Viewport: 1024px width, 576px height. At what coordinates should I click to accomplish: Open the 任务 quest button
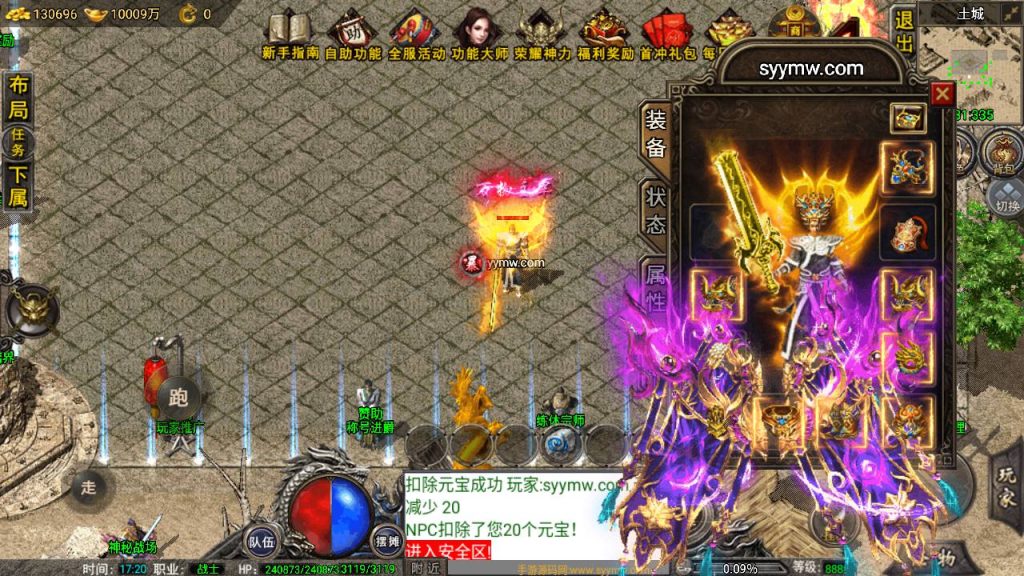click(19, 142)
